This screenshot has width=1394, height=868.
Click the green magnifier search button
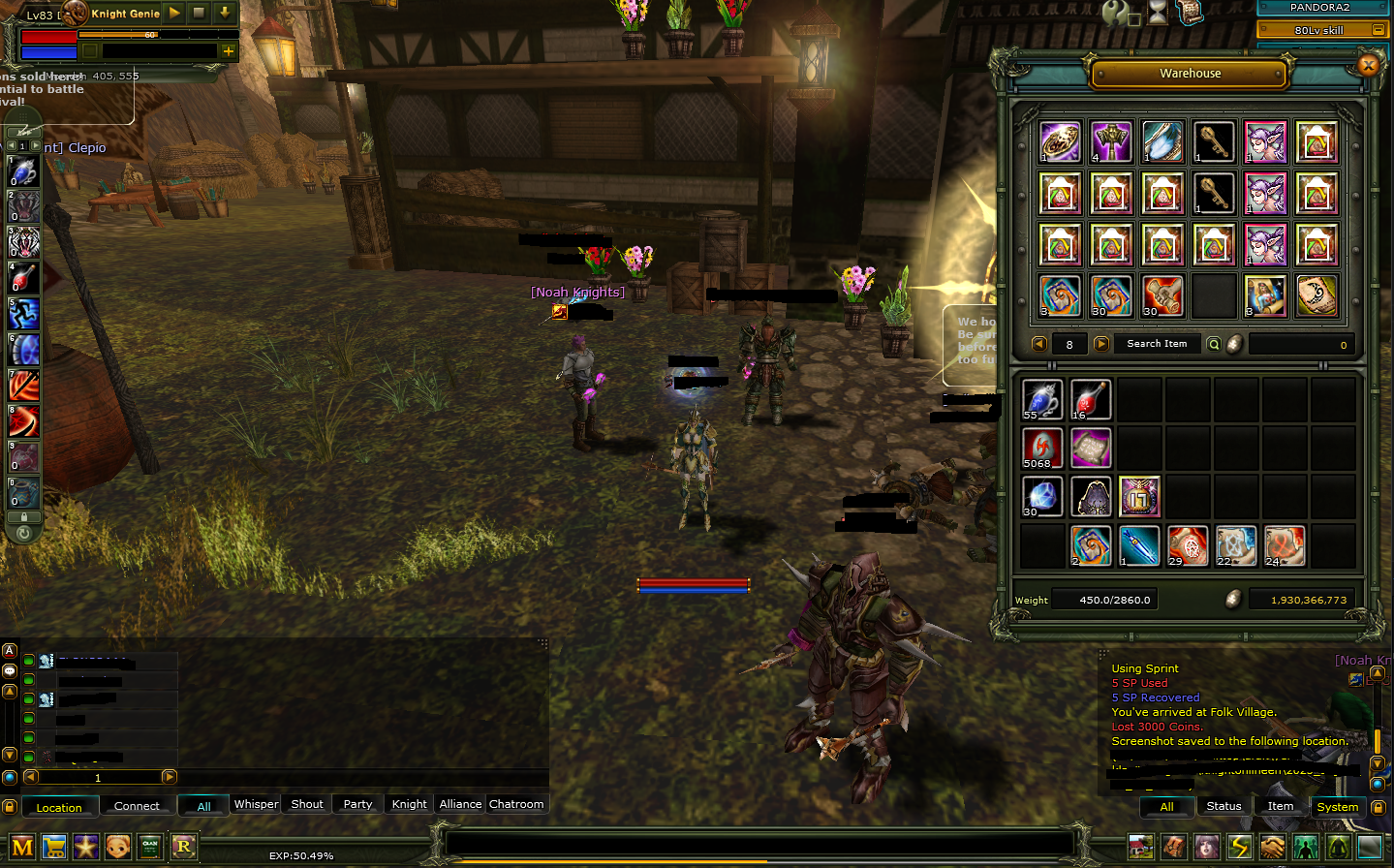[x=1214, y=344]
